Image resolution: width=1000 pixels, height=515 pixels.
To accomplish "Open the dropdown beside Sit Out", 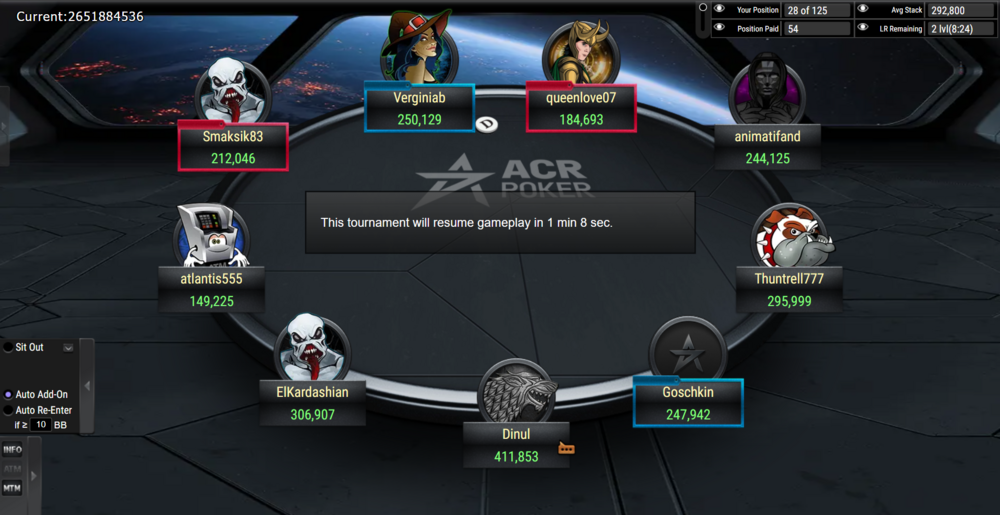I will pyautogui.click(x=68, y=348).
